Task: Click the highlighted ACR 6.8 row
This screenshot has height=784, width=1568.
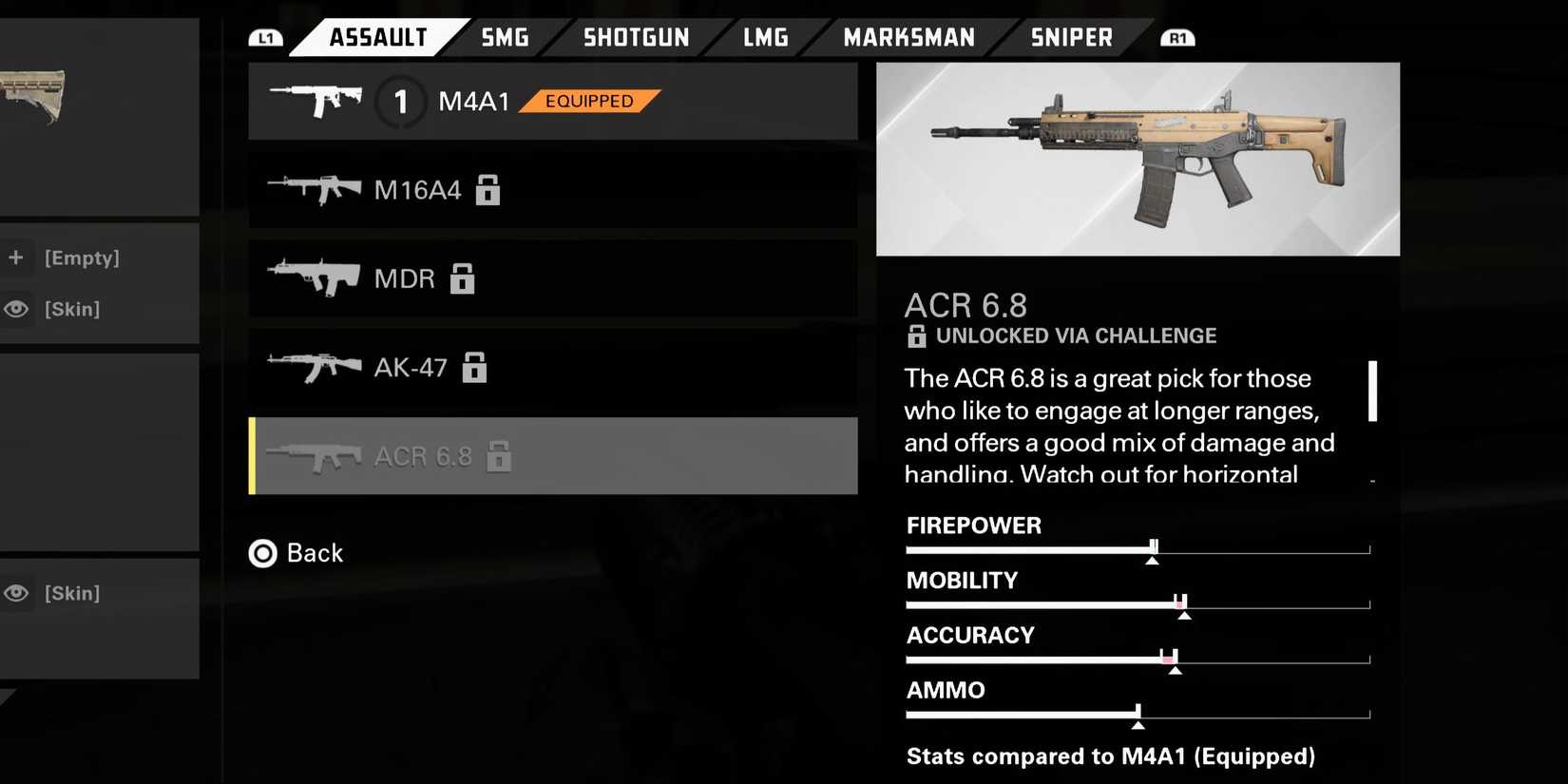Action: pyautogui.click(x=552, y=456)
